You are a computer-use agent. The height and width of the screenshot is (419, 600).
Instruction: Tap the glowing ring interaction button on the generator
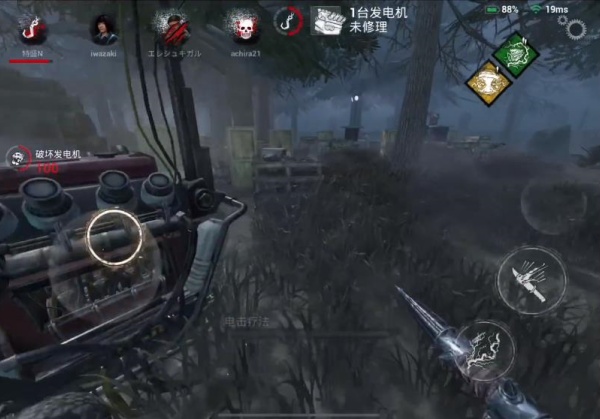click(110, 237)
